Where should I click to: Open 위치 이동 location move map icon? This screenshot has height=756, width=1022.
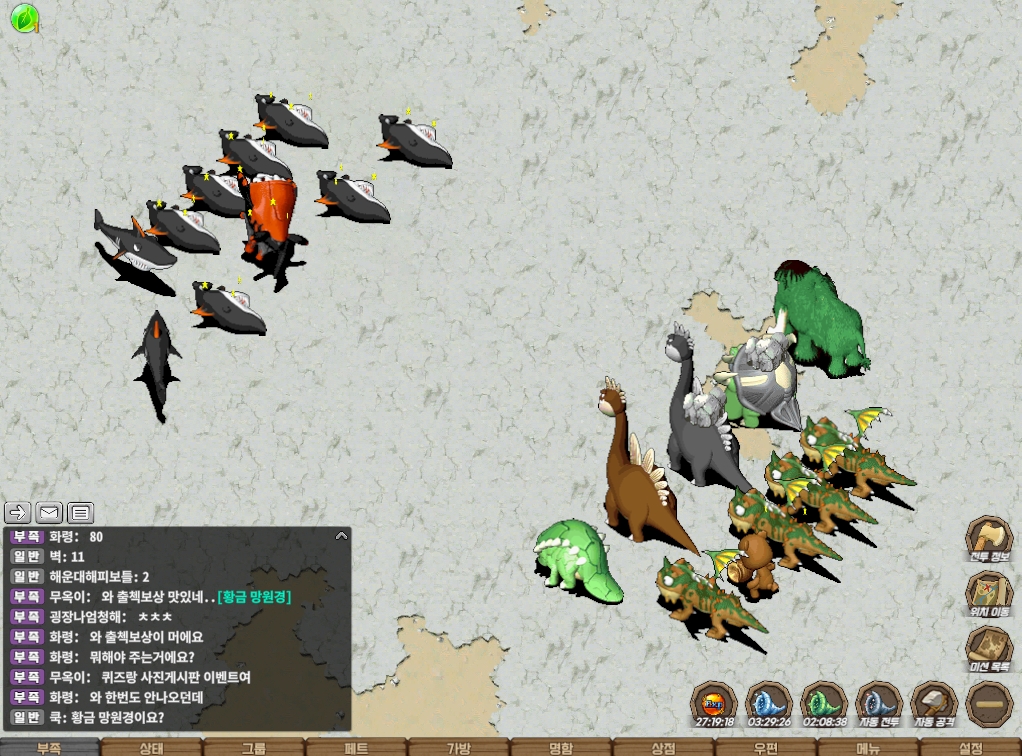pos(989,592)
